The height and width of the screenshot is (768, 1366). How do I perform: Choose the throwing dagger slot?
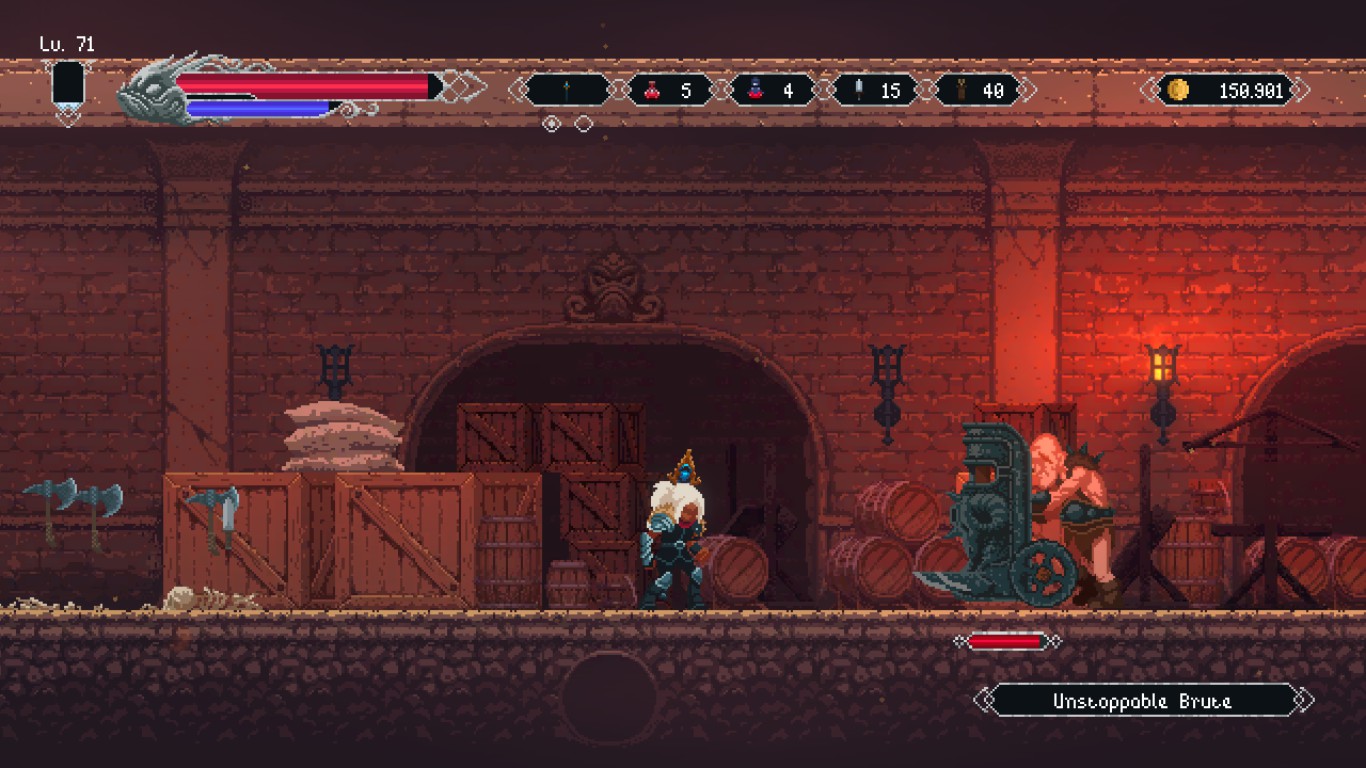875,91
